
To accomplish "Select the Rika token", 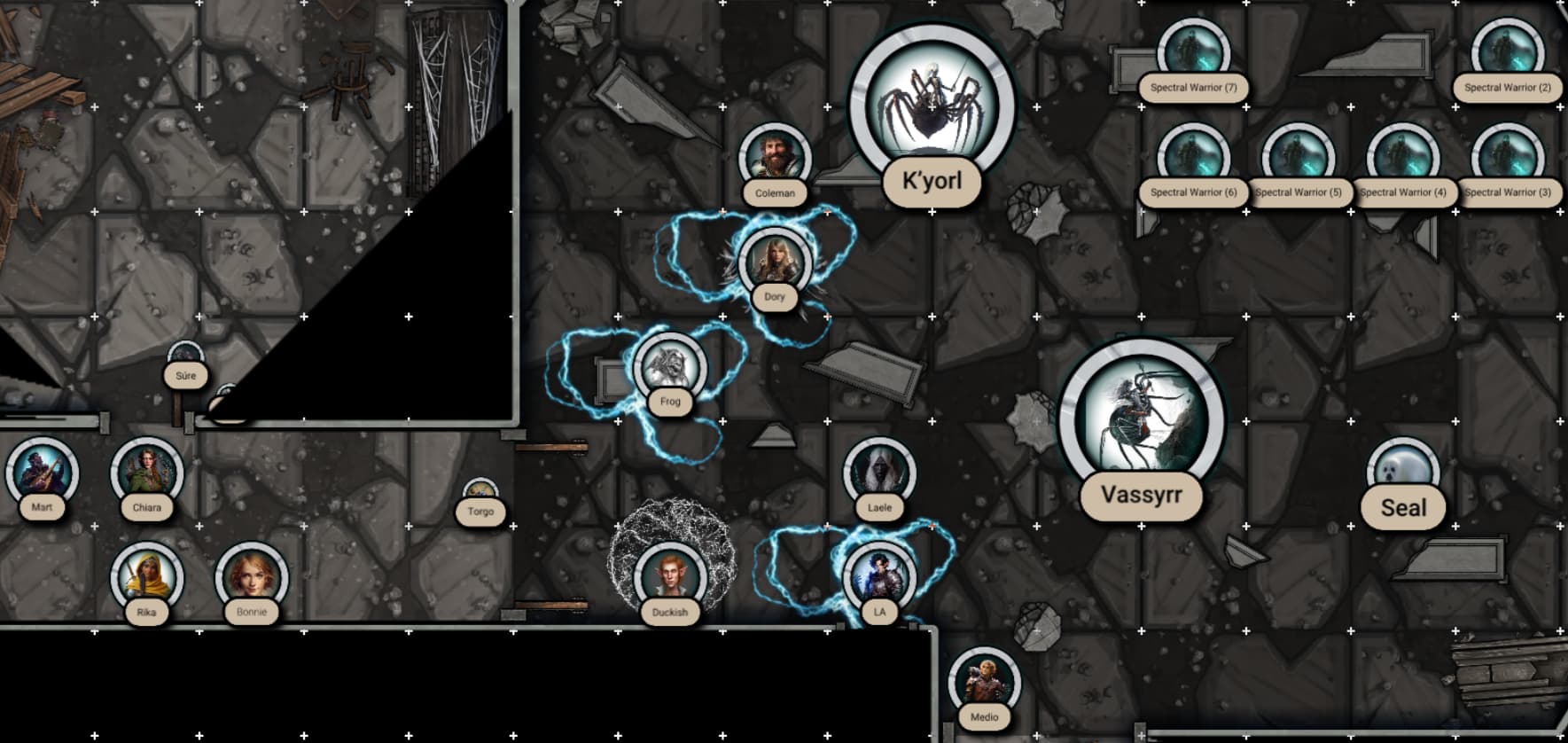I will click(146, 577).
